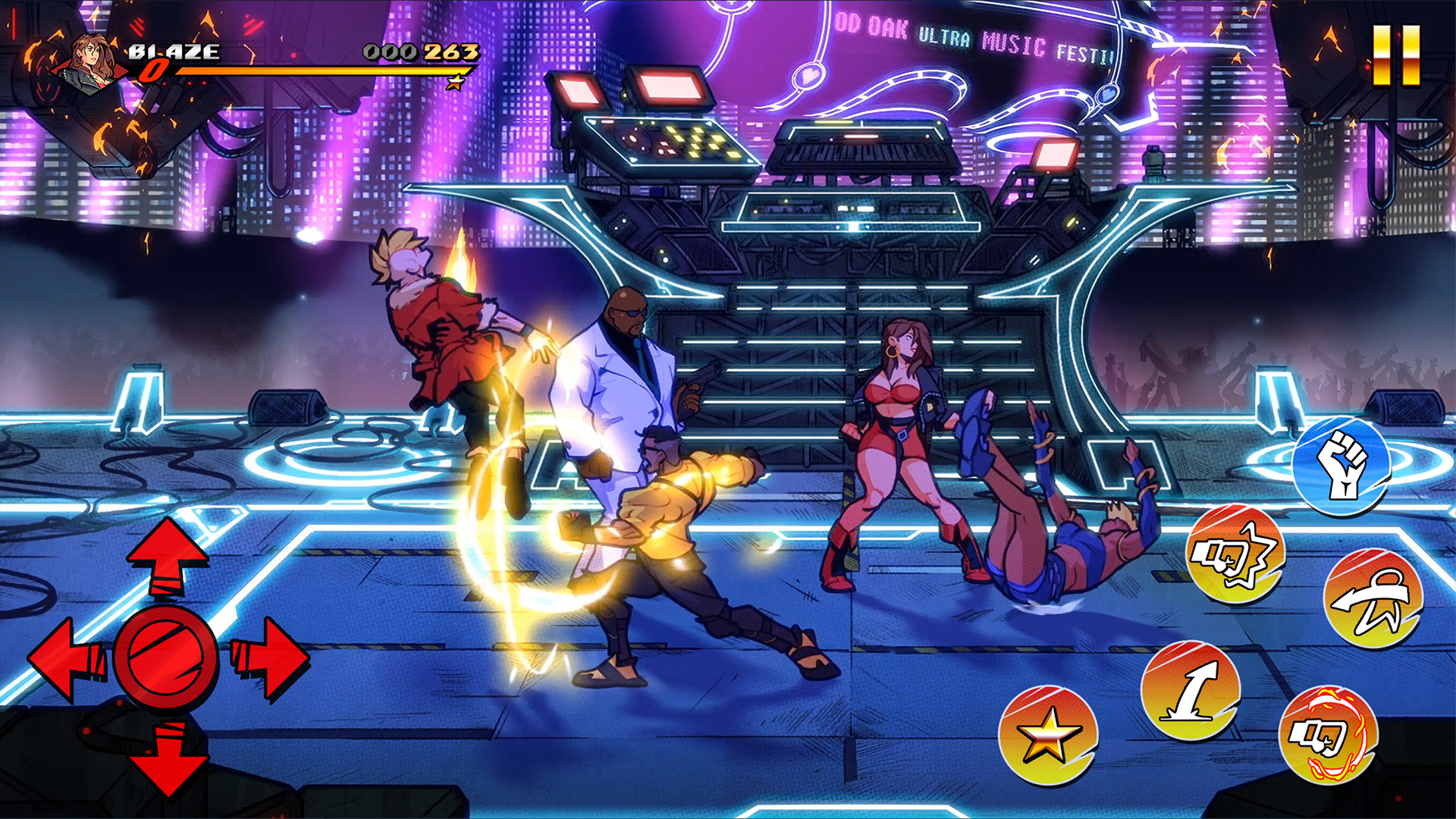Viewport: 1456px width, 819px height.
Task: Unleash the star special move
Action: (1048, 736)
